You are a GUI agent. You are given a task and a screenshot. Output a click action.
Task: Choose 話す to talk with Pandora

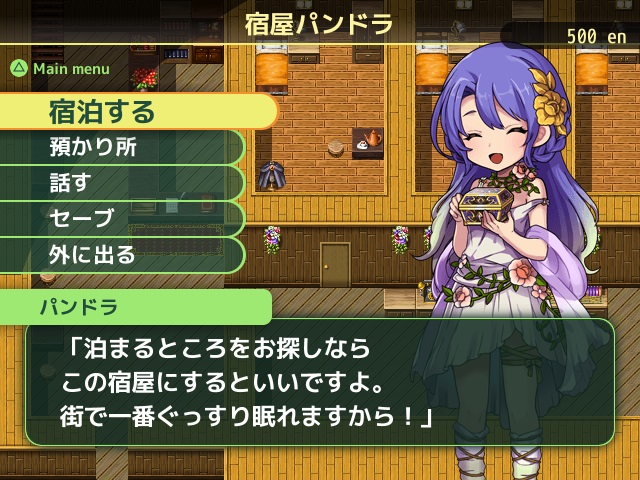(120, 183)
